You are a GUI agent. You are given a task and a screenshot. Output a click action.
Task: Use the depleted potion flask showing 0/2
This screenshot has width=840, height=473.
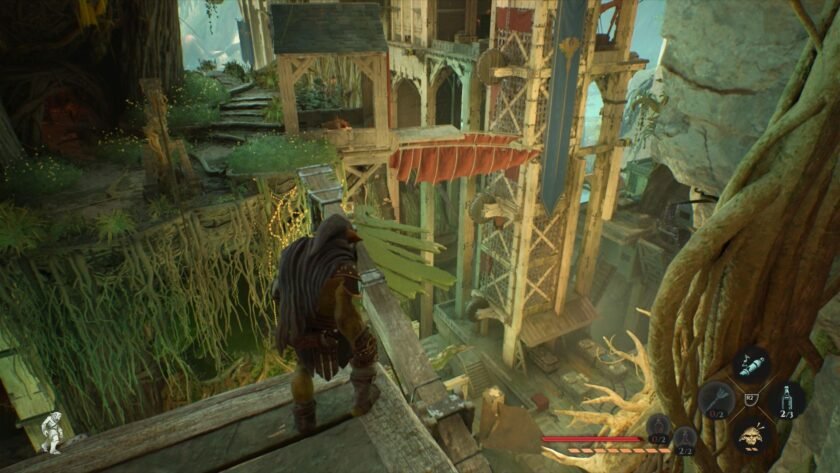pyautogui.click(x=658, y=428)
